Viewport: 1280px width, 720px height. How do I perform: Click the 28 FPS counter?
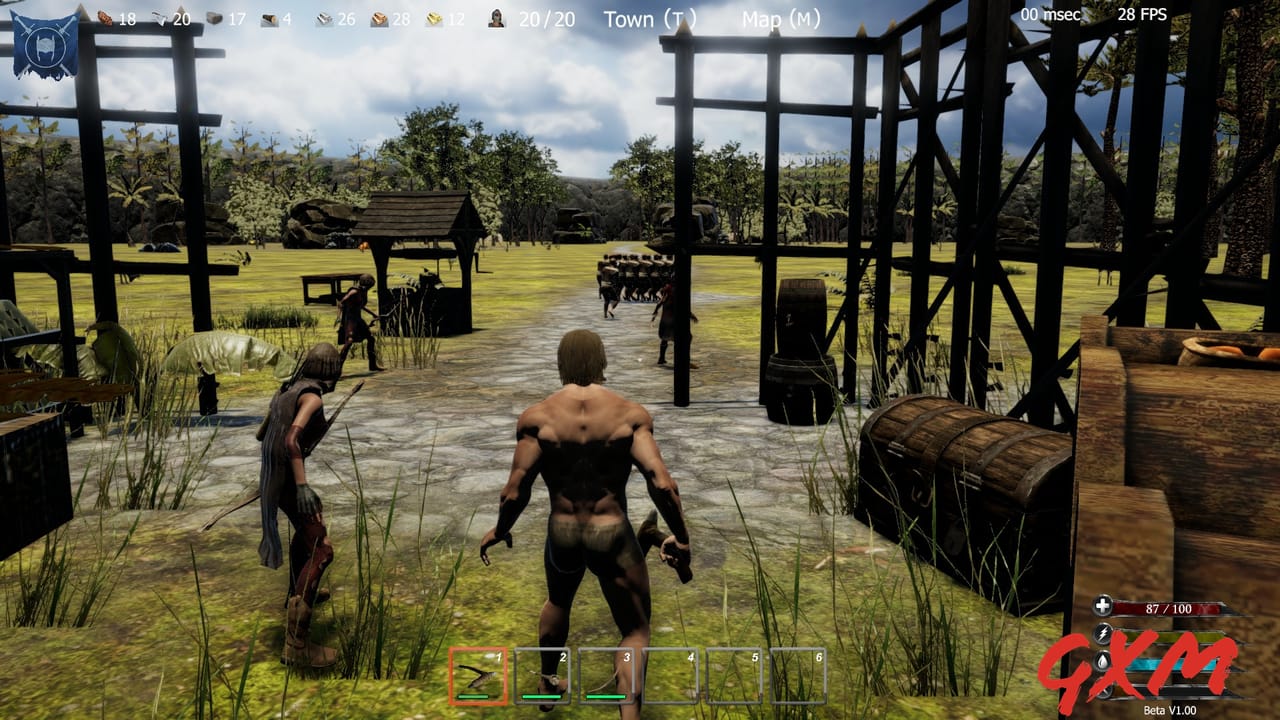point(1143,15)
